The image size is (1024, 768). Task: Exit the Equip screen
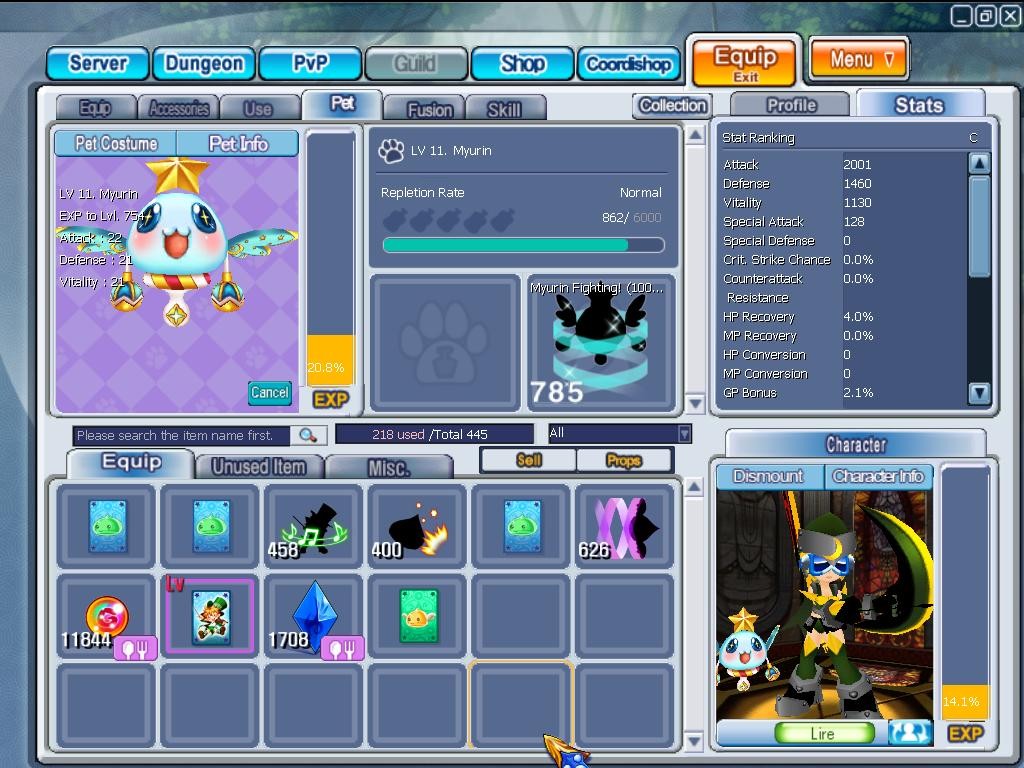point(745,62)
